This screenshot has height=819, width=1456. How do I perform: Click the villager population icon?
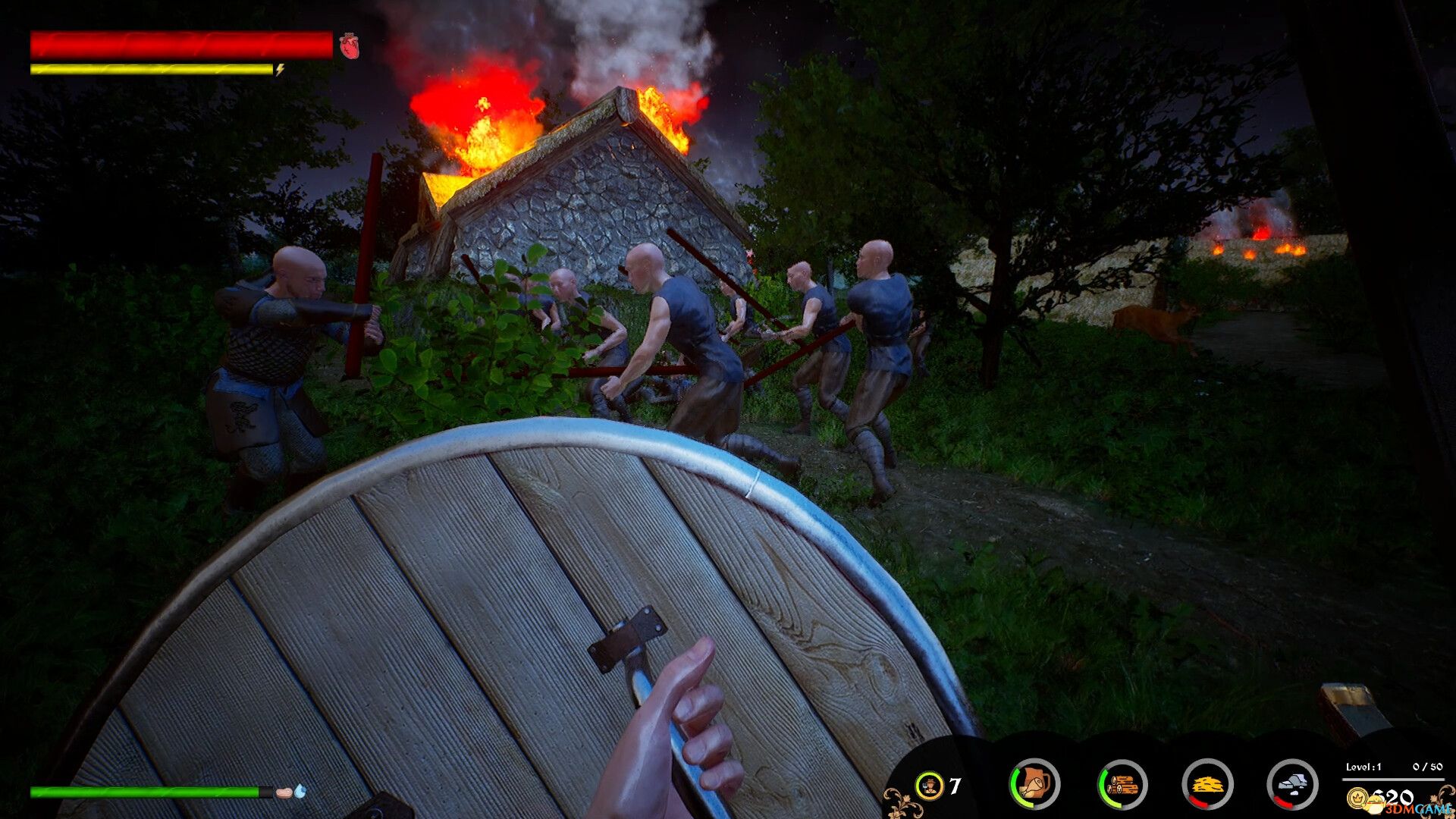coord(929,786)
